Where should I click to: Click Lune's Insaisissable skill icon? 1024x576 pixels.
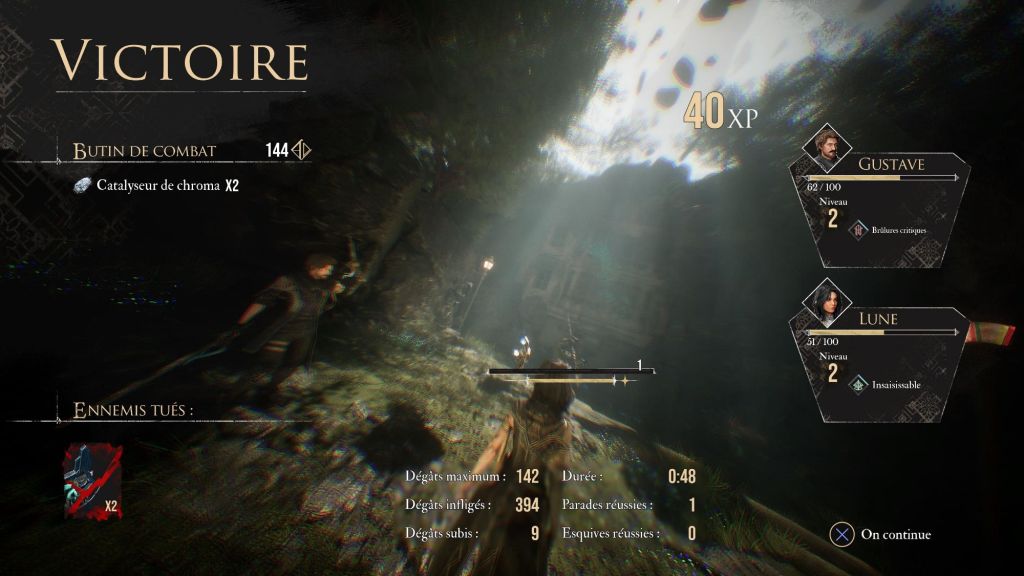pos(857,384)
